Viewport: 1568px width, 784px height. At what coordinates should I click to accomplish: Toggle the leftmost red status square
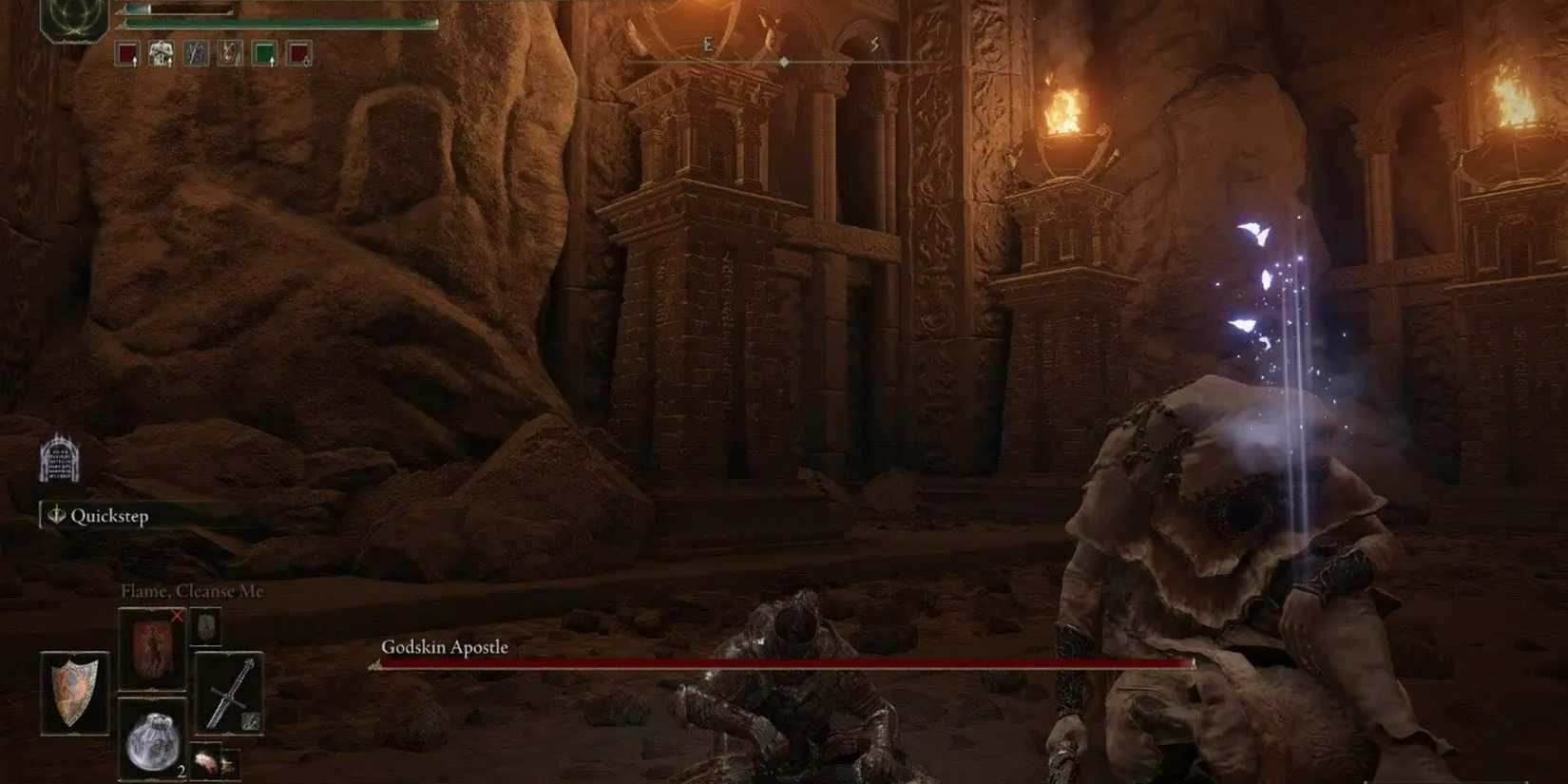[127, 53]
